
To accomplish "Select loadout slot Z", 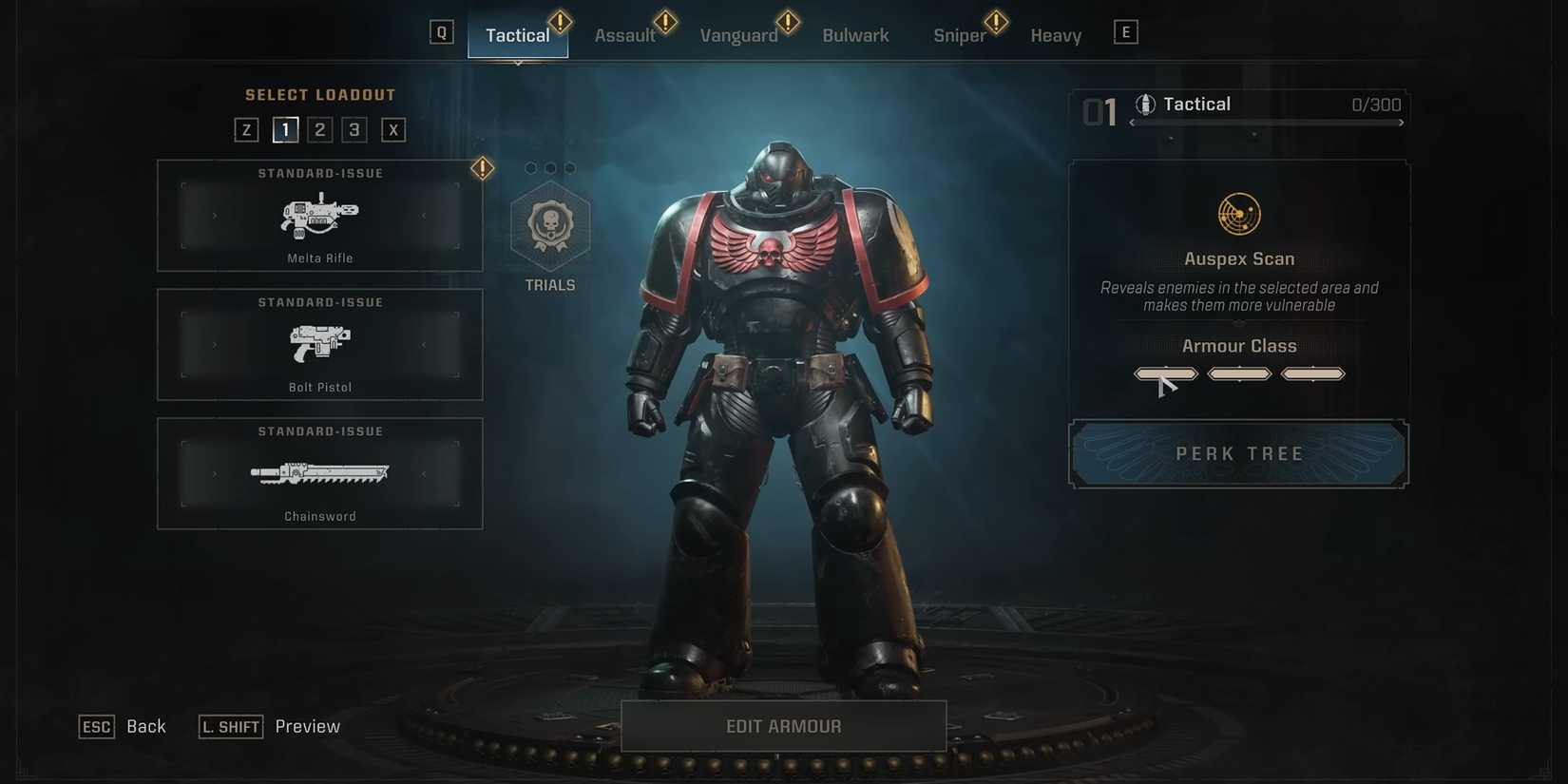I will 245,129.
